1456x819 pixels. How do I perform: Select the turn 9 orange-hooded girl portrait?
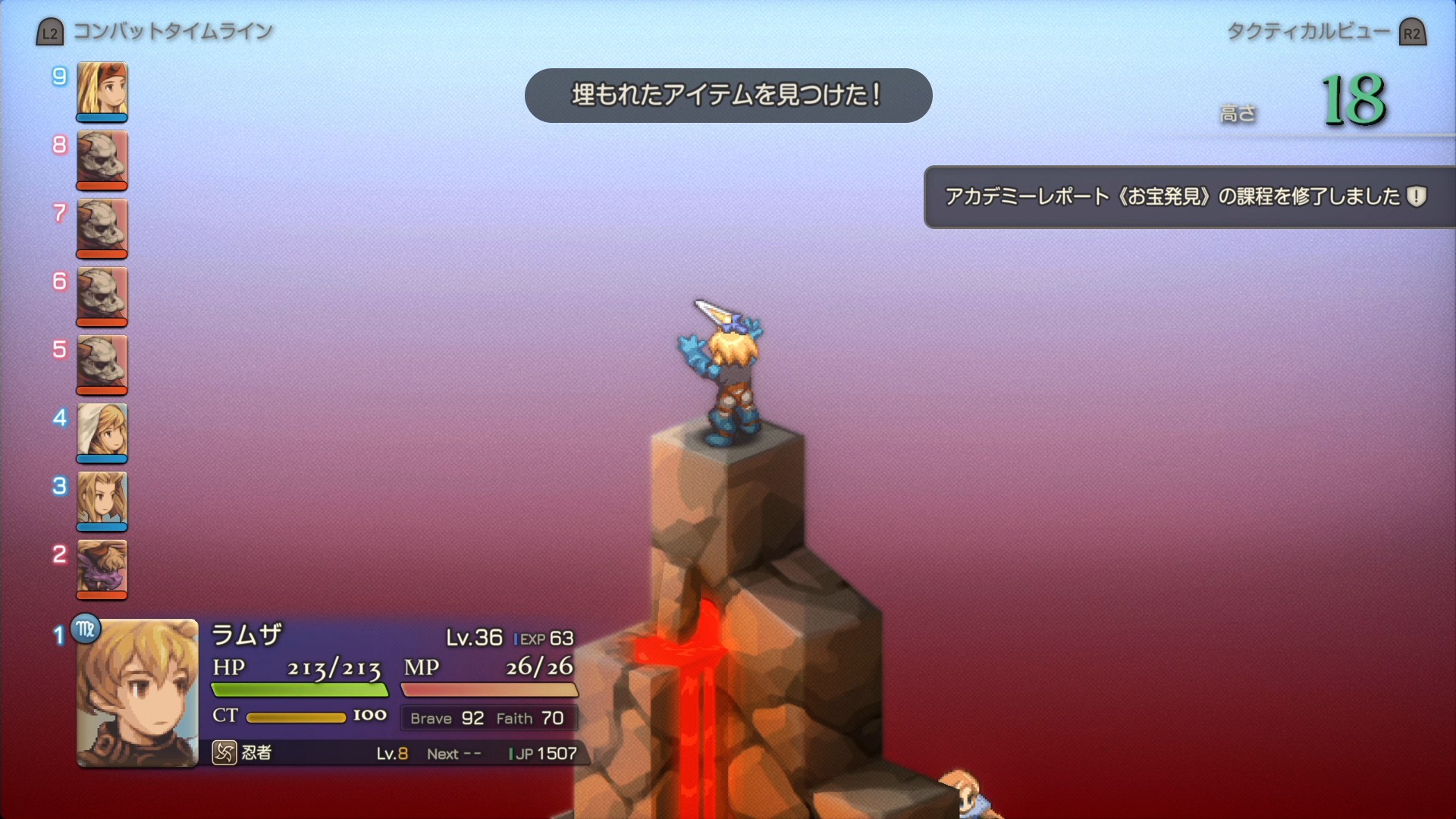coord(102,90)
